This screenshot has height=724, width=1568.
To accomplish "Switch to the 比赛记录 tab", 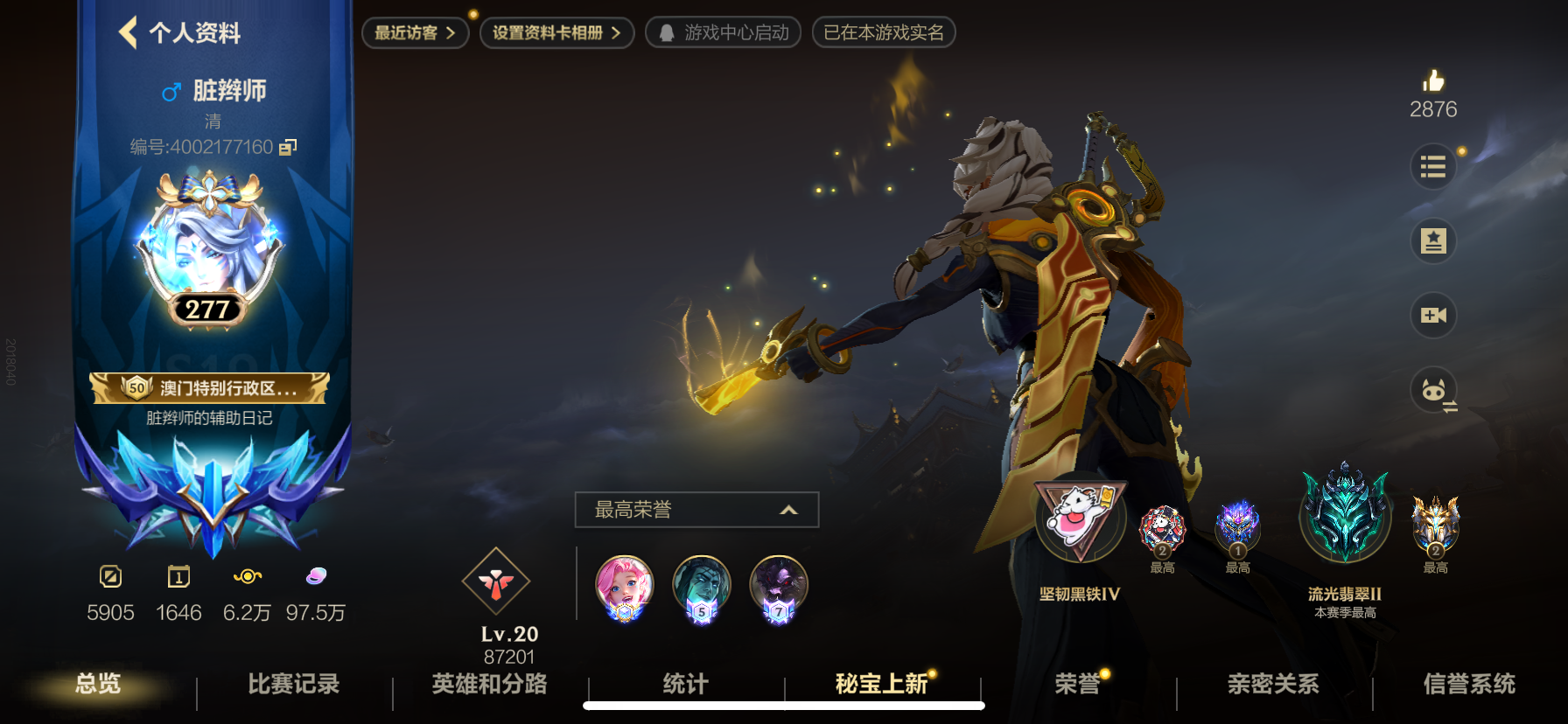I will pyautogui.click(x=294, y=684).
